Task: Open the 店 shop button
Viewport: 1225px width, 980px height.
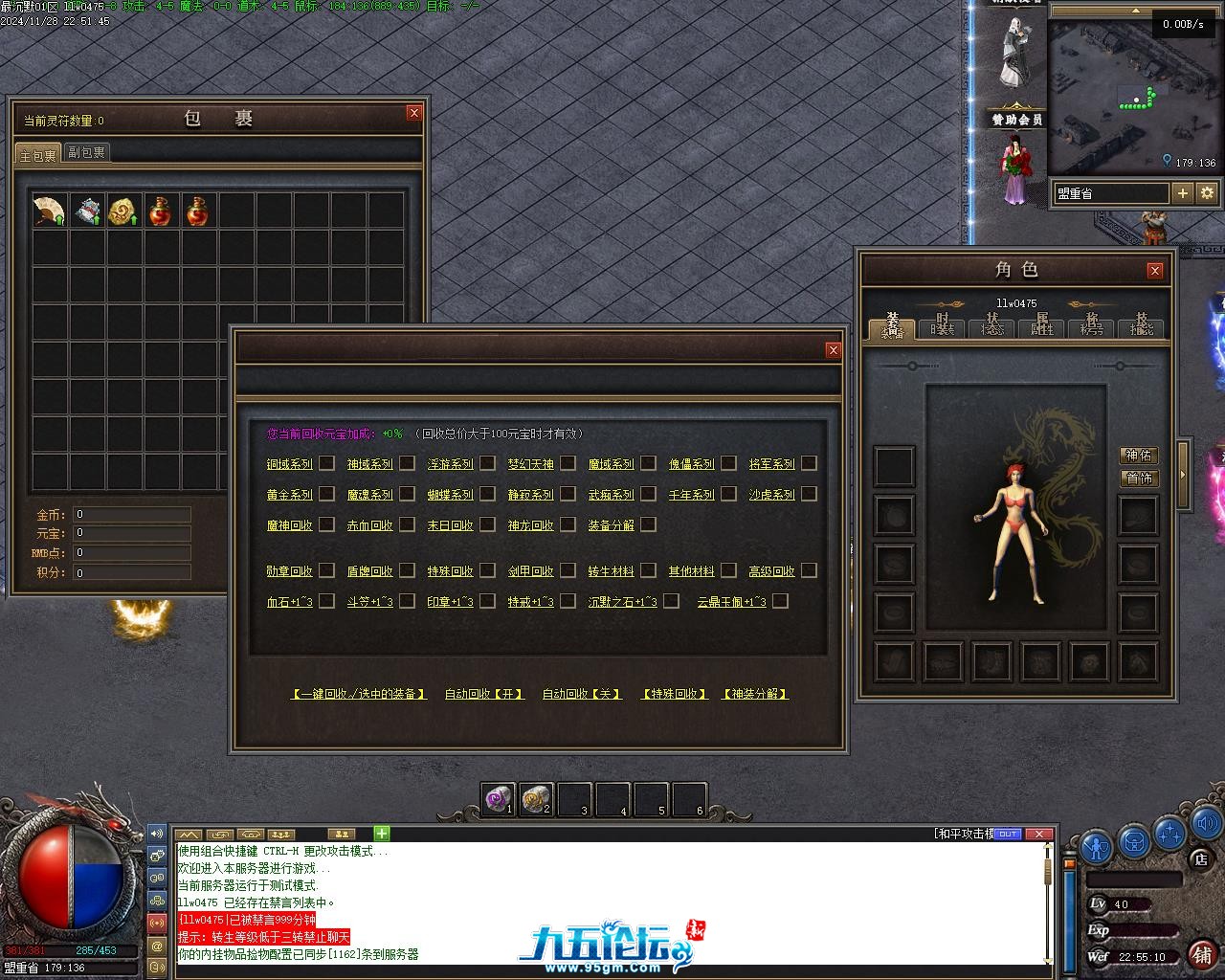Action: (1200, 859)
